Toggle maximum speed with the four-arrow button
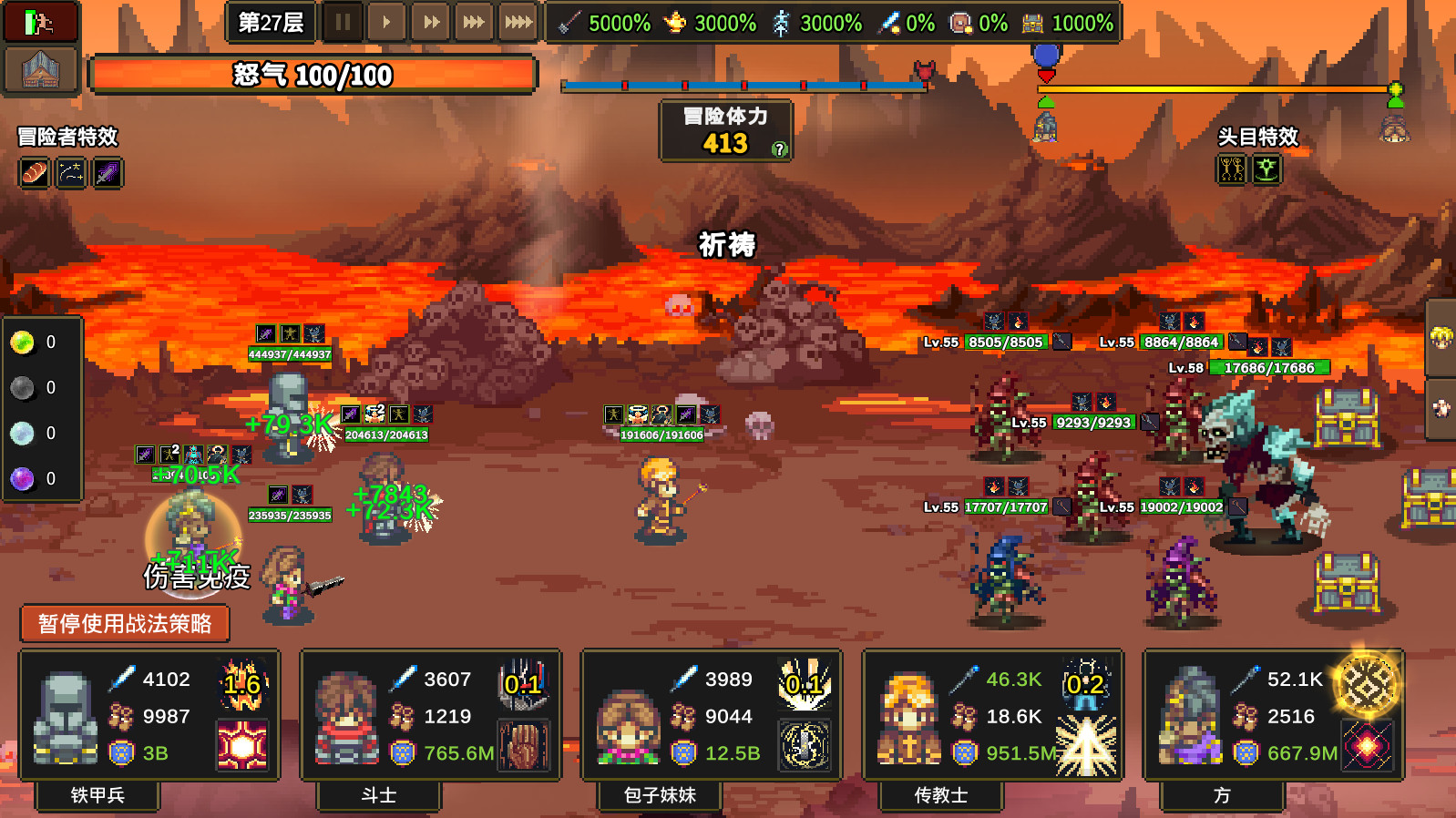This screenshot has height=818, width=1456. pyautogui.click(x=518, y=23)
